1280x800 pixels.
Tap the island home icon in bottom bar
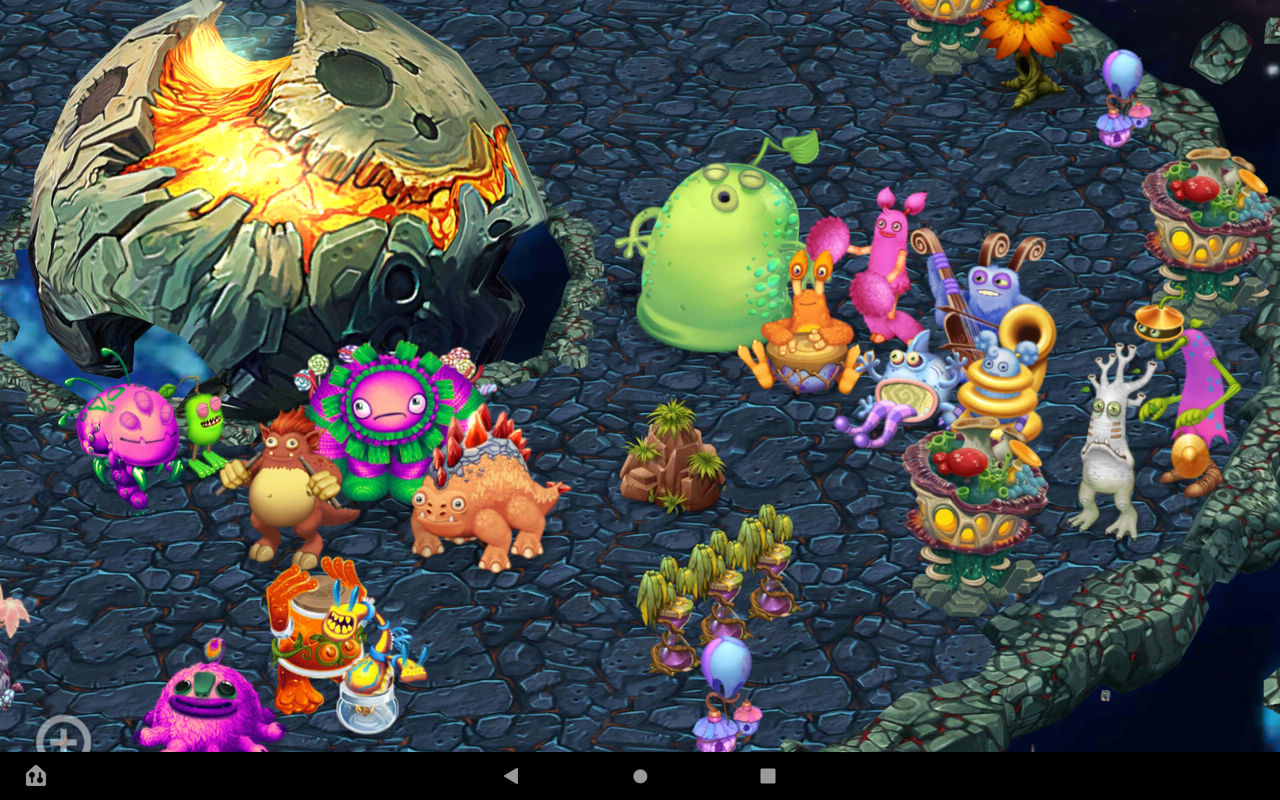click(x=35, y=776)
